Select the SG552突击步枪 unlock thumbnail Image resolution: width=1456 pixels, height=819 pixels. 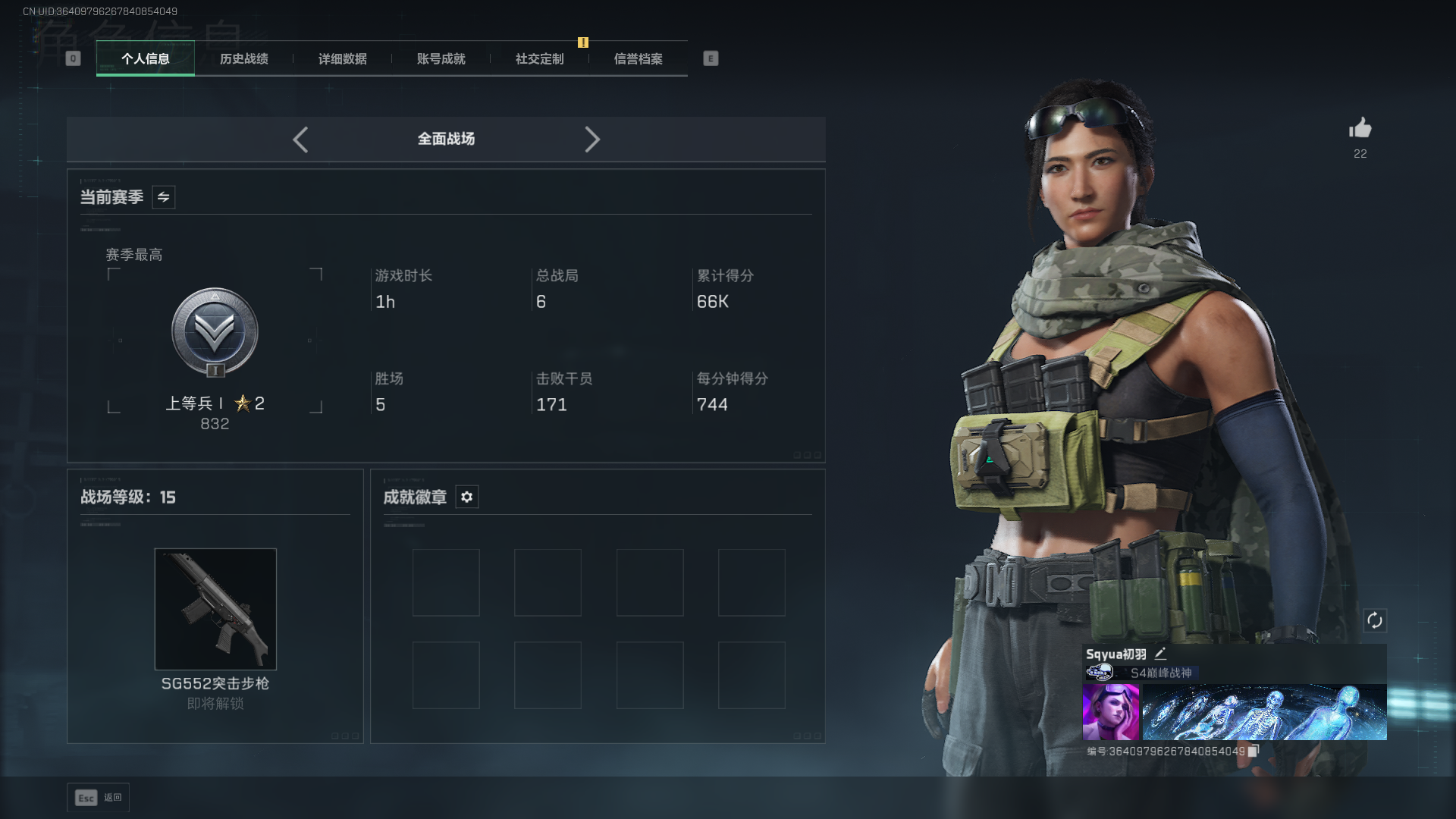coord(215,609)
